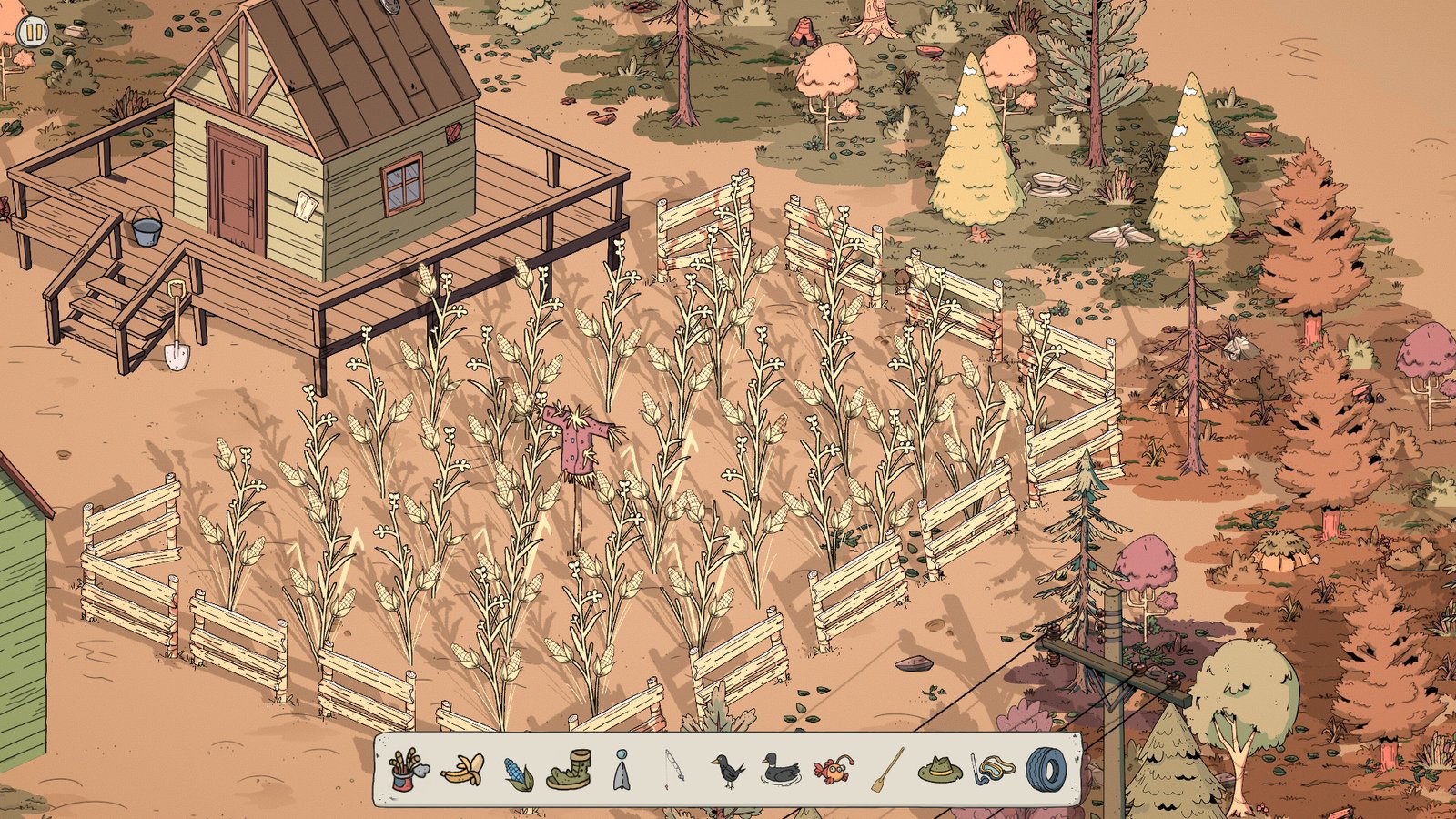Click the fishing lure target icon
Image resolution: width=1456 pixels, height=819 pixels.
click(x=621, y=771)
